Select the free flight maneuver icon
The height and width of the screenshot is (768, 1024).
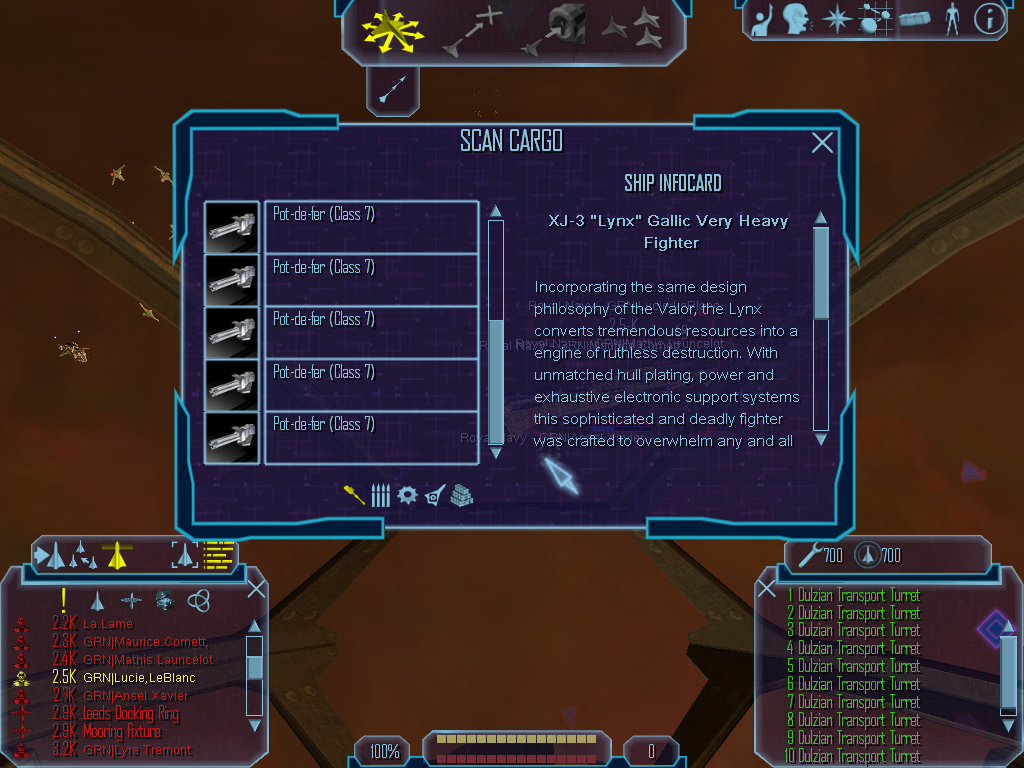point(393,30)
